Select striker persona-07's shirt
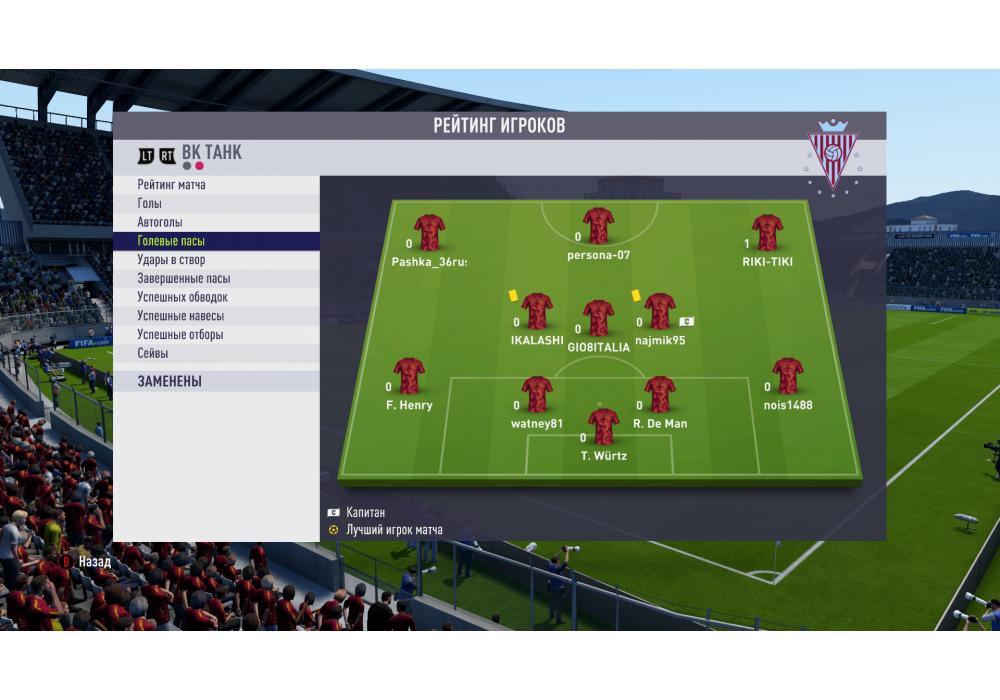 [x=598, y=226]
